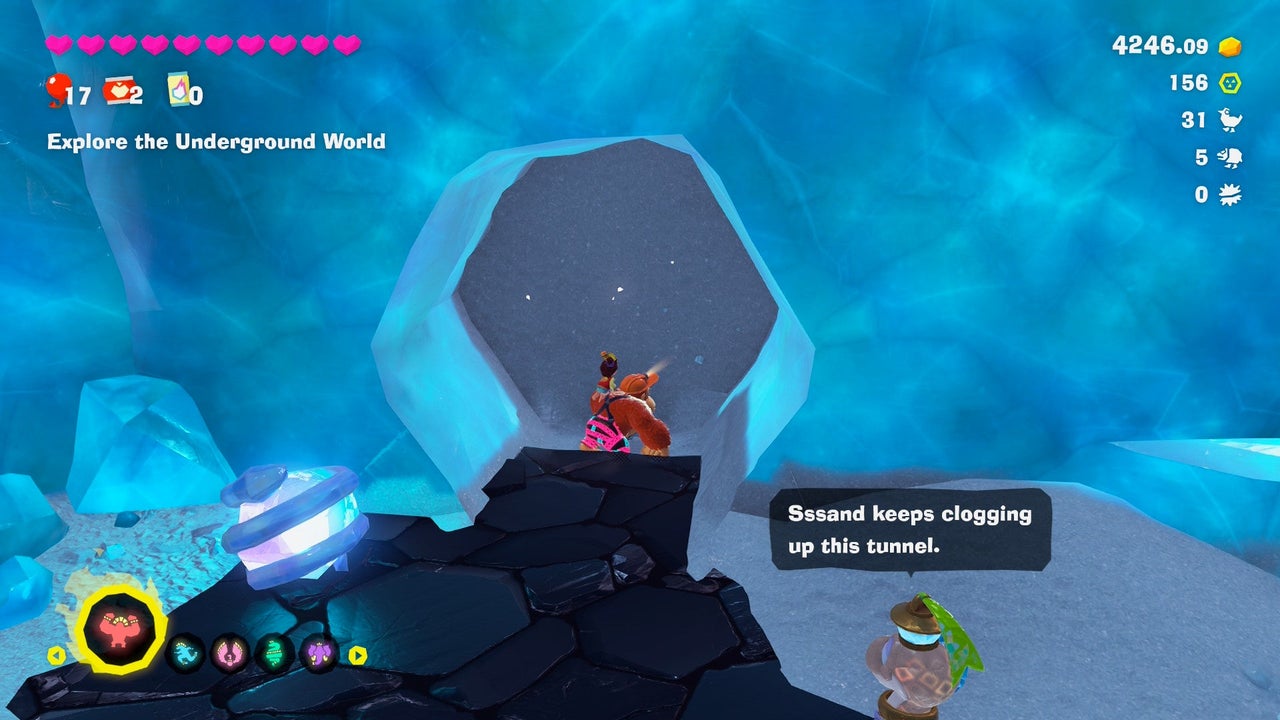Select the red balloon item icon

pyautogui.click(x=58, y=89)
